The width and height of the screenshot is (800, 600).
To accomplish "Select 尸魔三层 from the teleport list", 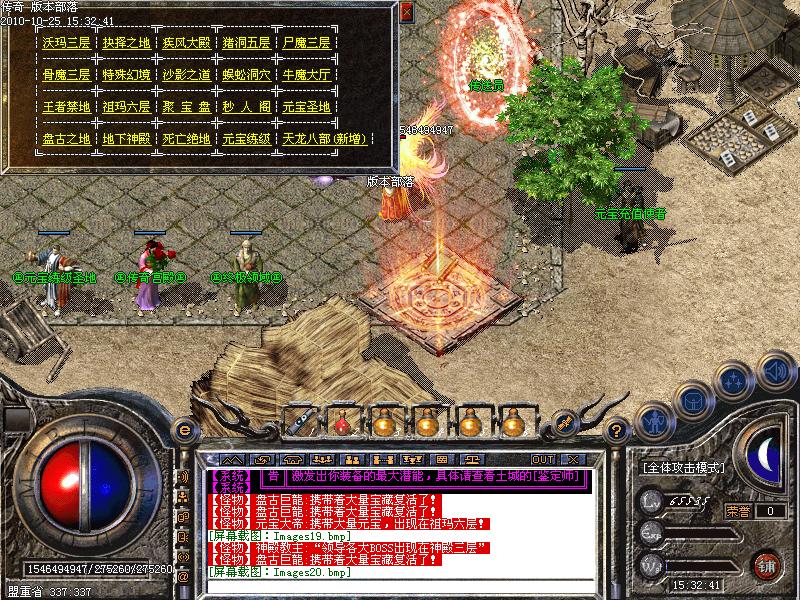I will 307,44.
